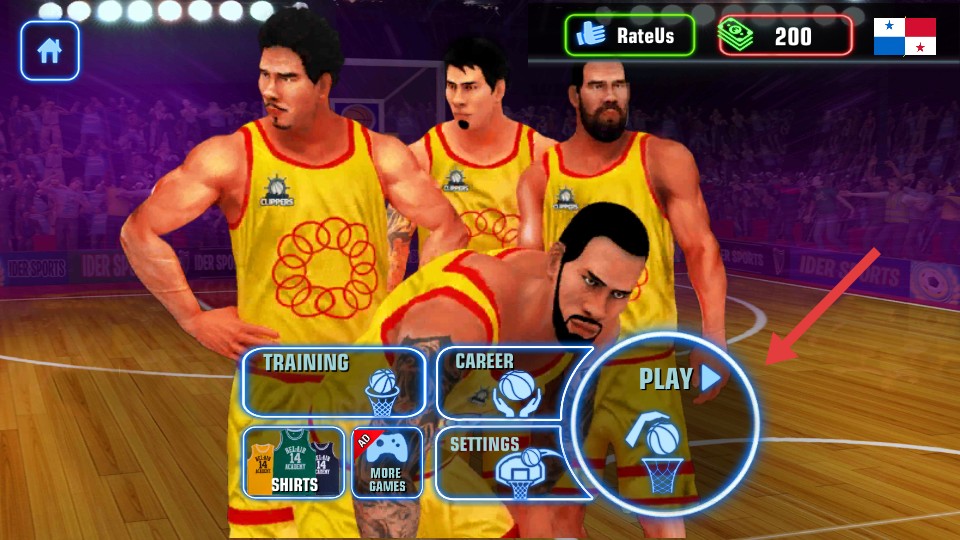Tap the home icon button
This screenshot has width=960, height=540.
[x=49, y=50]
